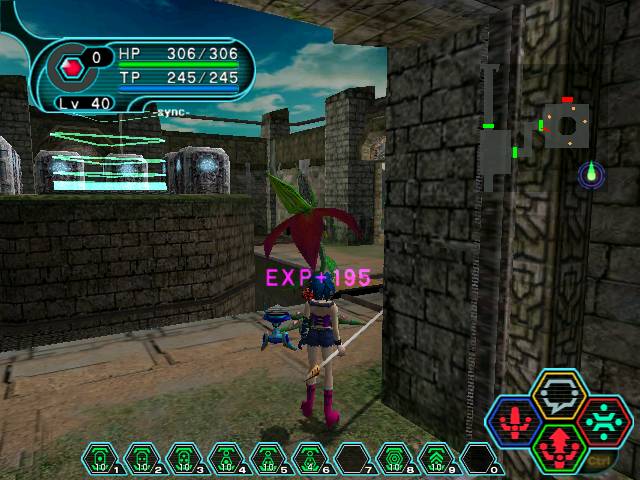This screenshot has height=480, width=640.
Task: Trigger the green-bordered heavy attack hexagon
Action: tap(559, 447)
